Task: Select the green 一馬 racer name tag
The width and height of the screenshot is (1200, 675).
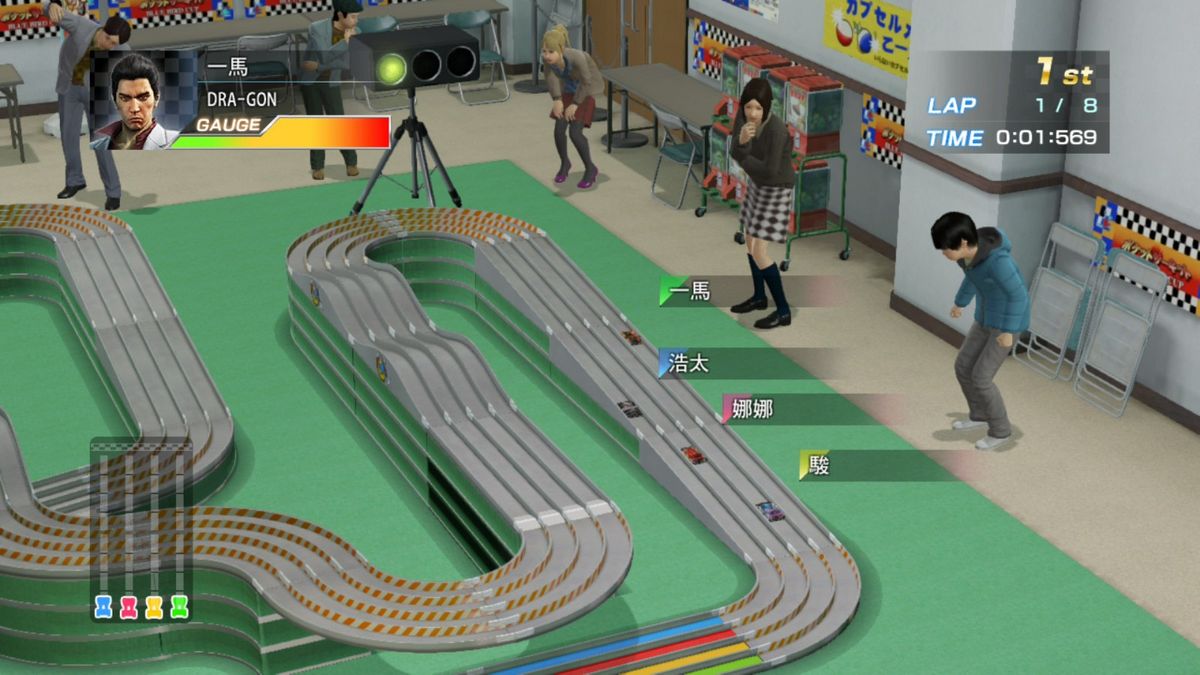Action: click(x=690, y=291)
